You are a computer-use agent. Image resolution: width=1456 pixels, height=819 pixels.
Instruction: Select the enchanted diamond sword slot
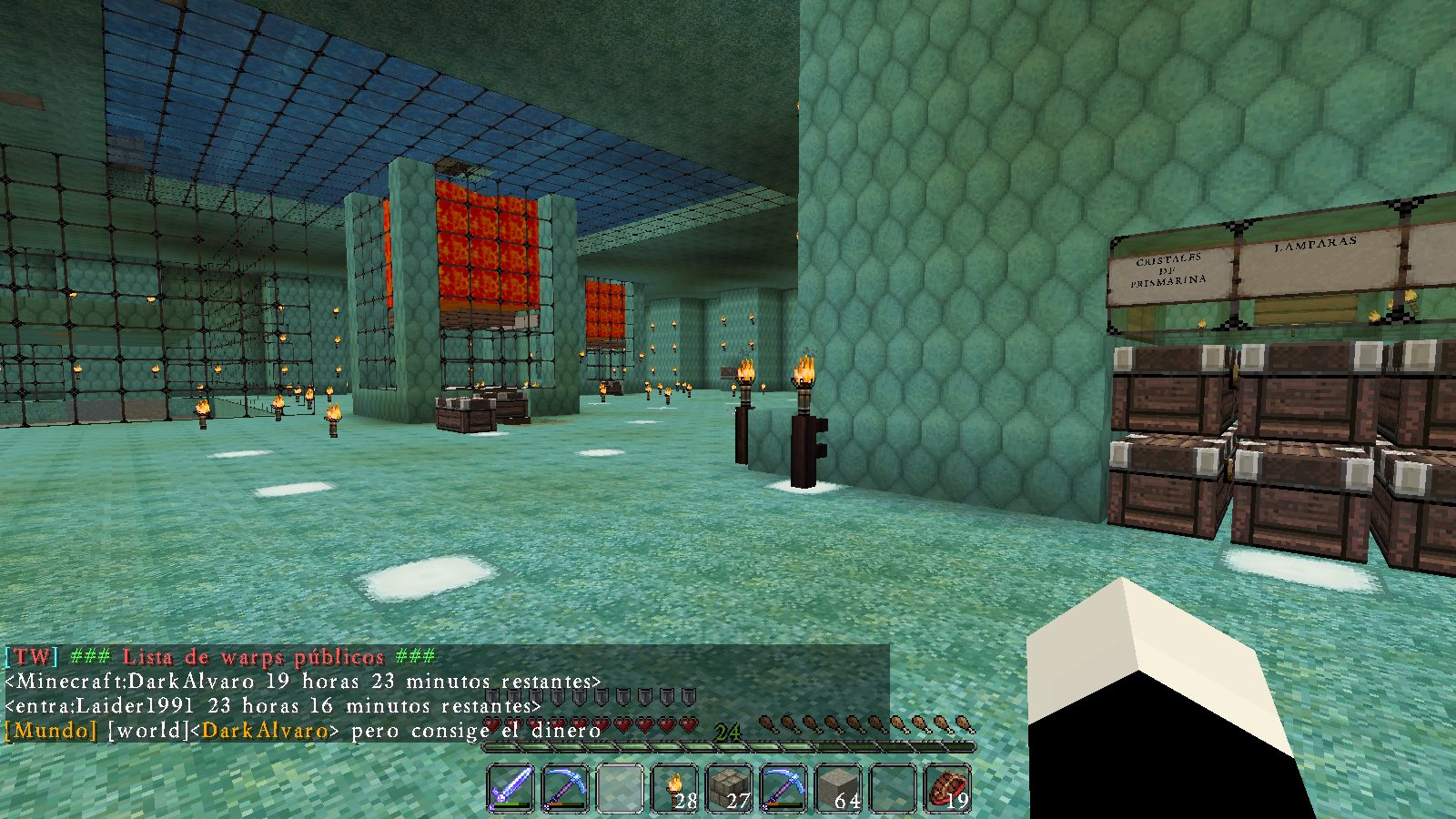[511, 786]
